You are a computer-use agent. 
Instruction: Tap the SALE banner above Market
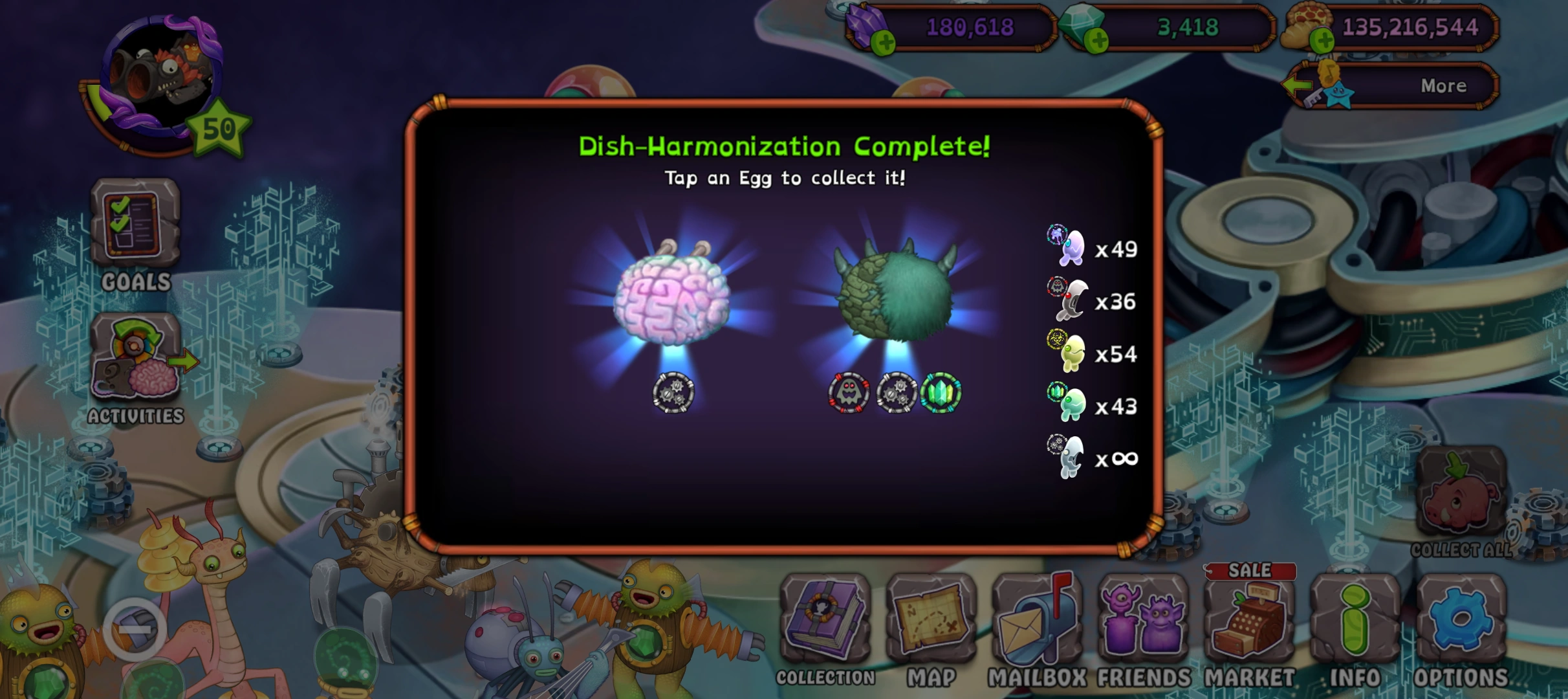click(x=1250, y=571)
